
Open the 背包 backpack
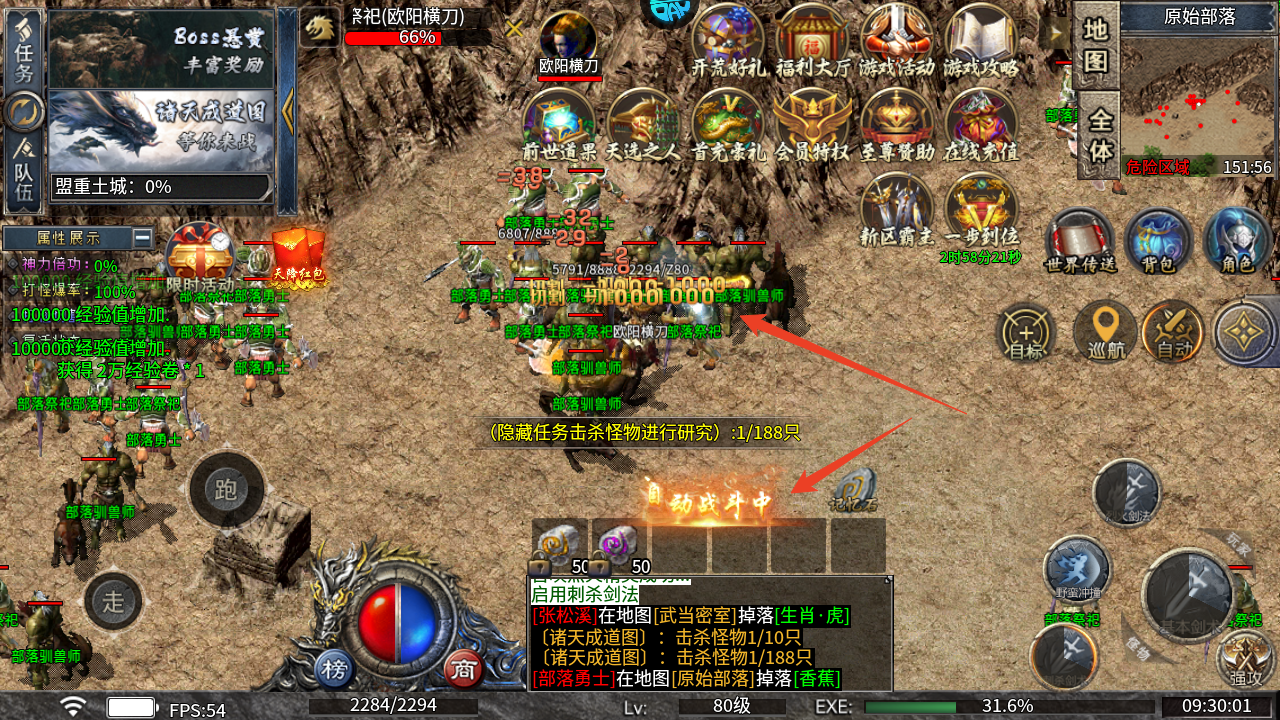coord(1156,241)
